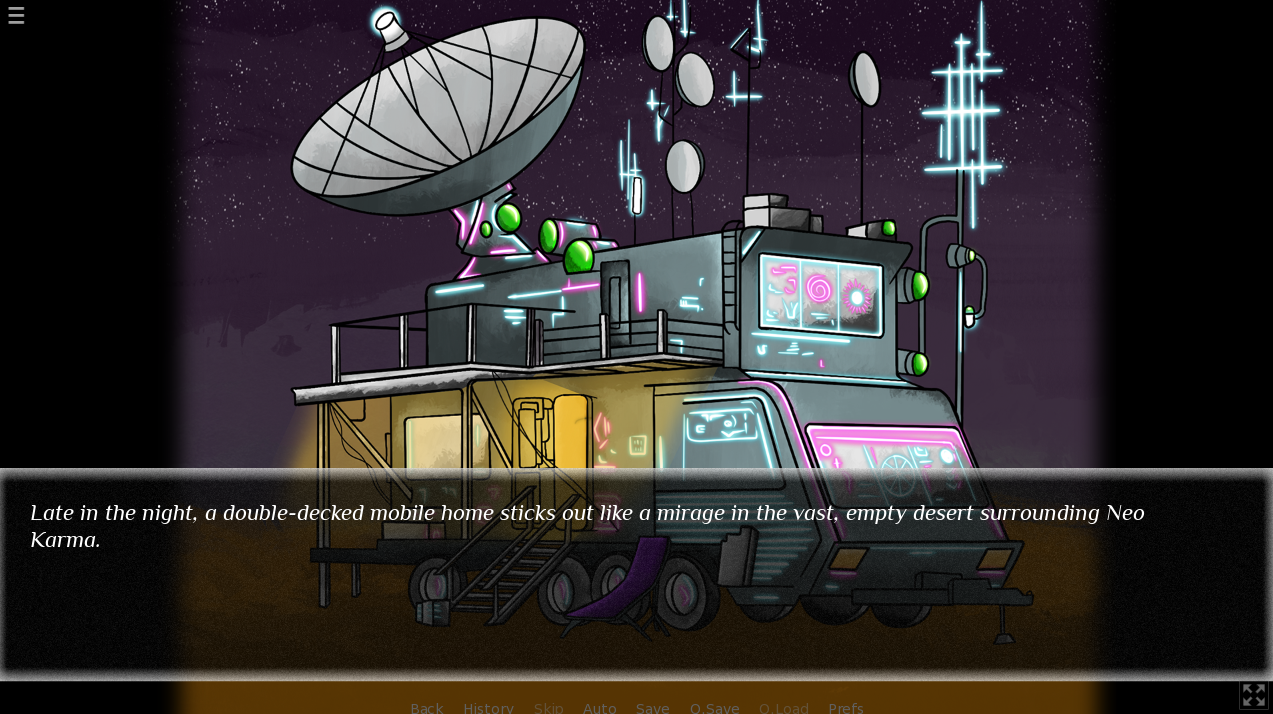Open the dialogue History log

coord(488,708)
